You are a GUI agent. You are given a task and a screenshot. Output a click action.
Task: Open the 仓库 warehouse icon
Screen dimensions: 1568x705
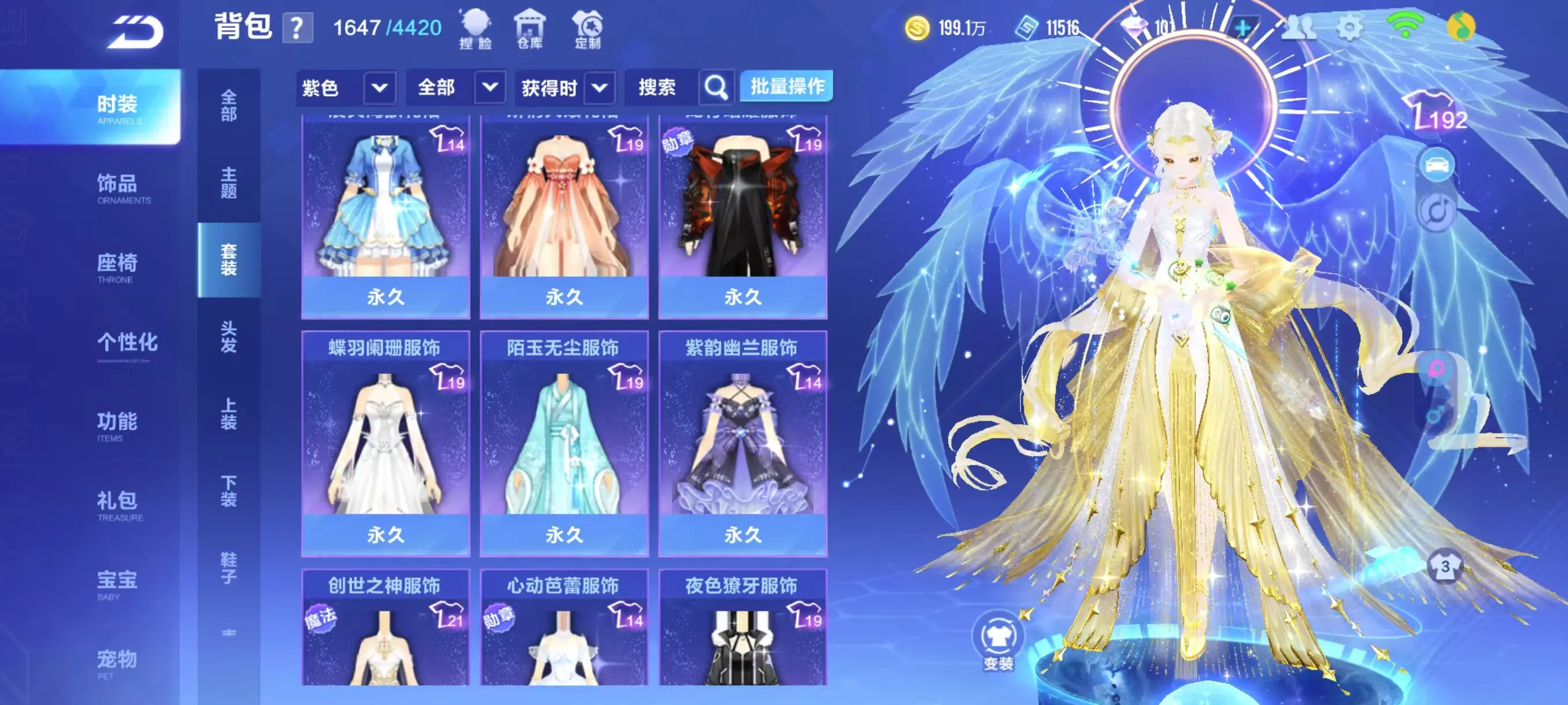click(531, 27)
